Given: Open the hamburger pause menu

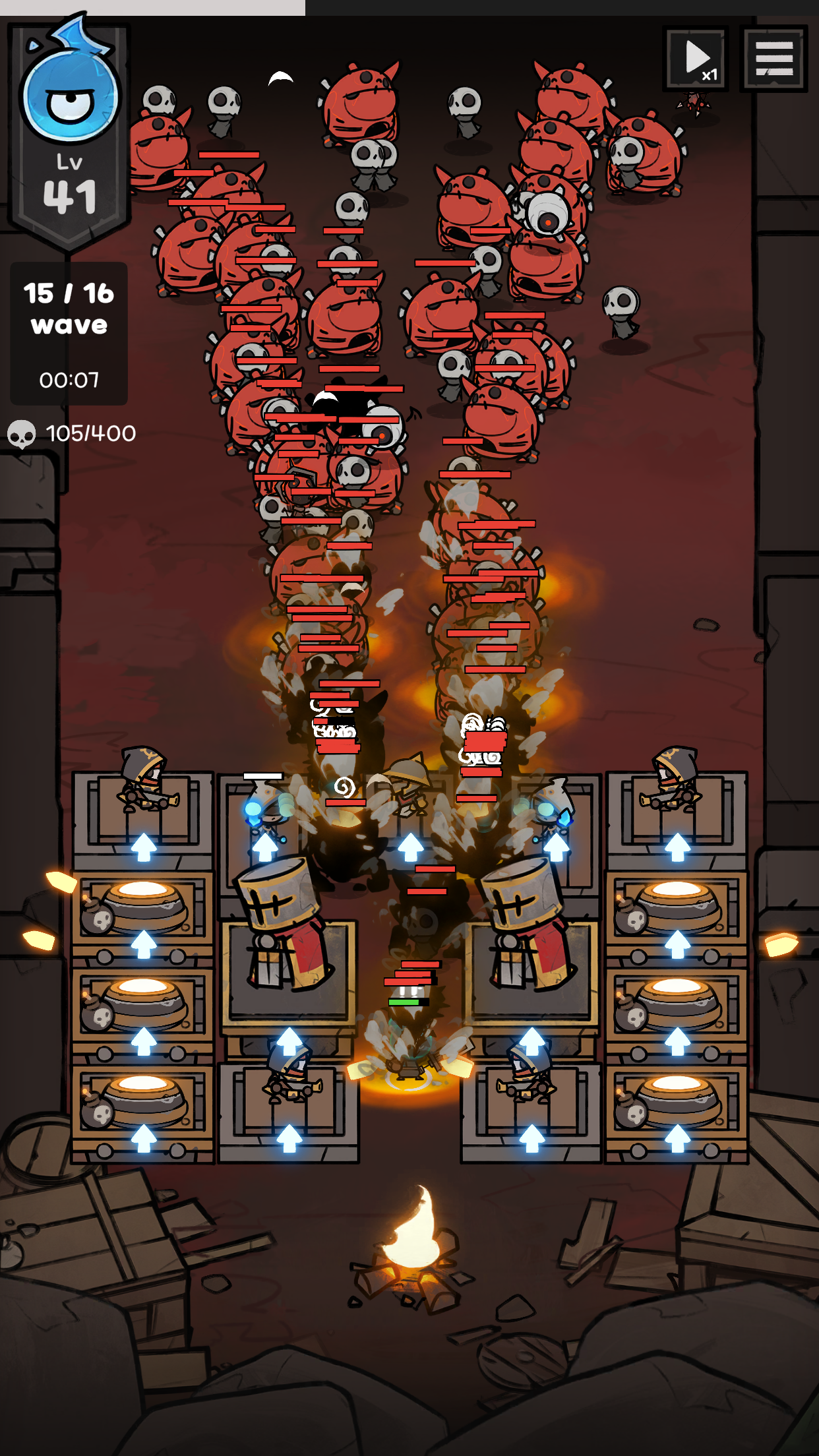Looking at the screenshot, I should point(773,59).
